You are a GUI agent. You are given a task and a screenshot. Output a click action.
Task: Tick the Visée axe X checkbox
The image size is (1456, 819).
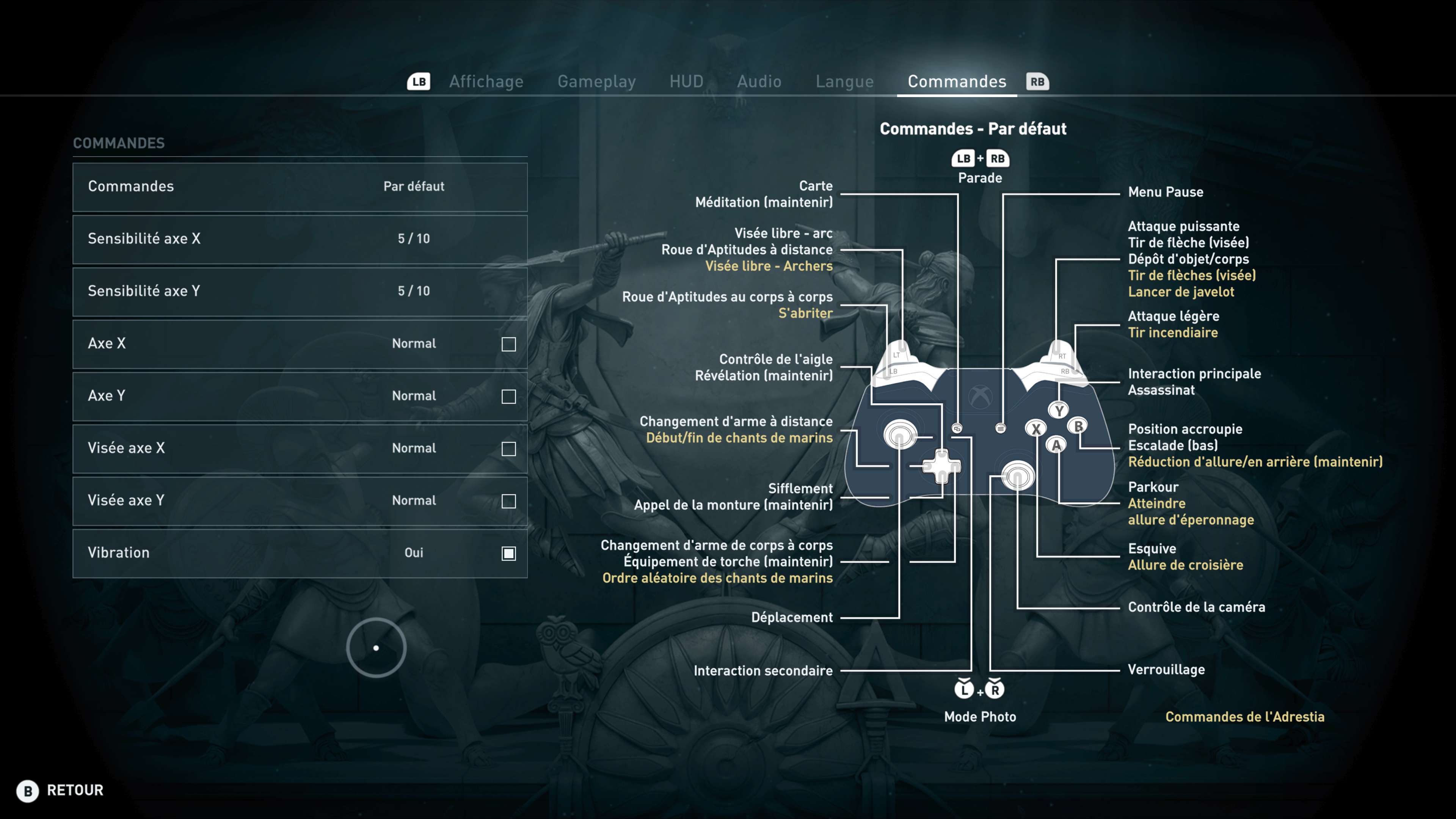coord(509,449)
